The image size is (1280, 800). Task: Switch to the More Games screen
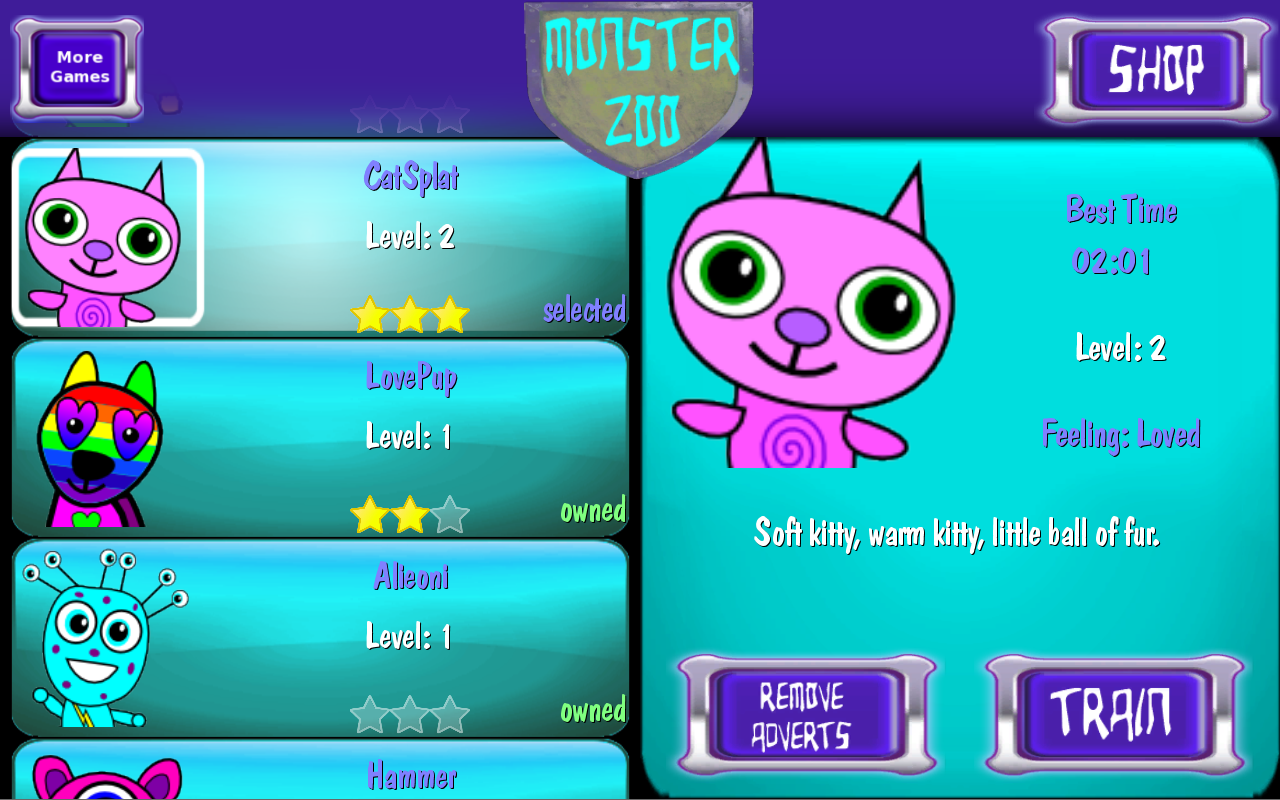tap(77, 68)
